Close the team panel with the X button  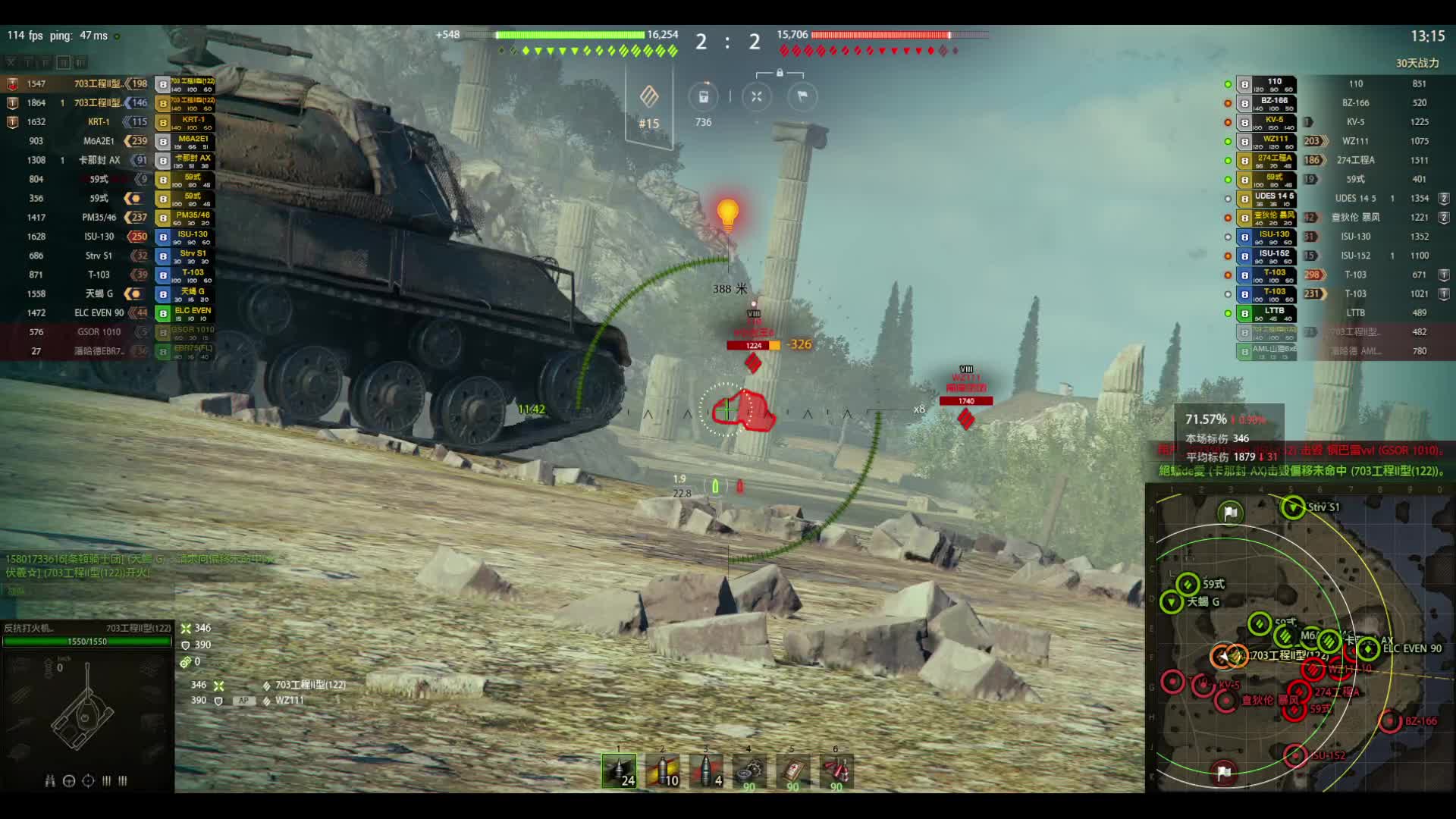coord(11,62)
